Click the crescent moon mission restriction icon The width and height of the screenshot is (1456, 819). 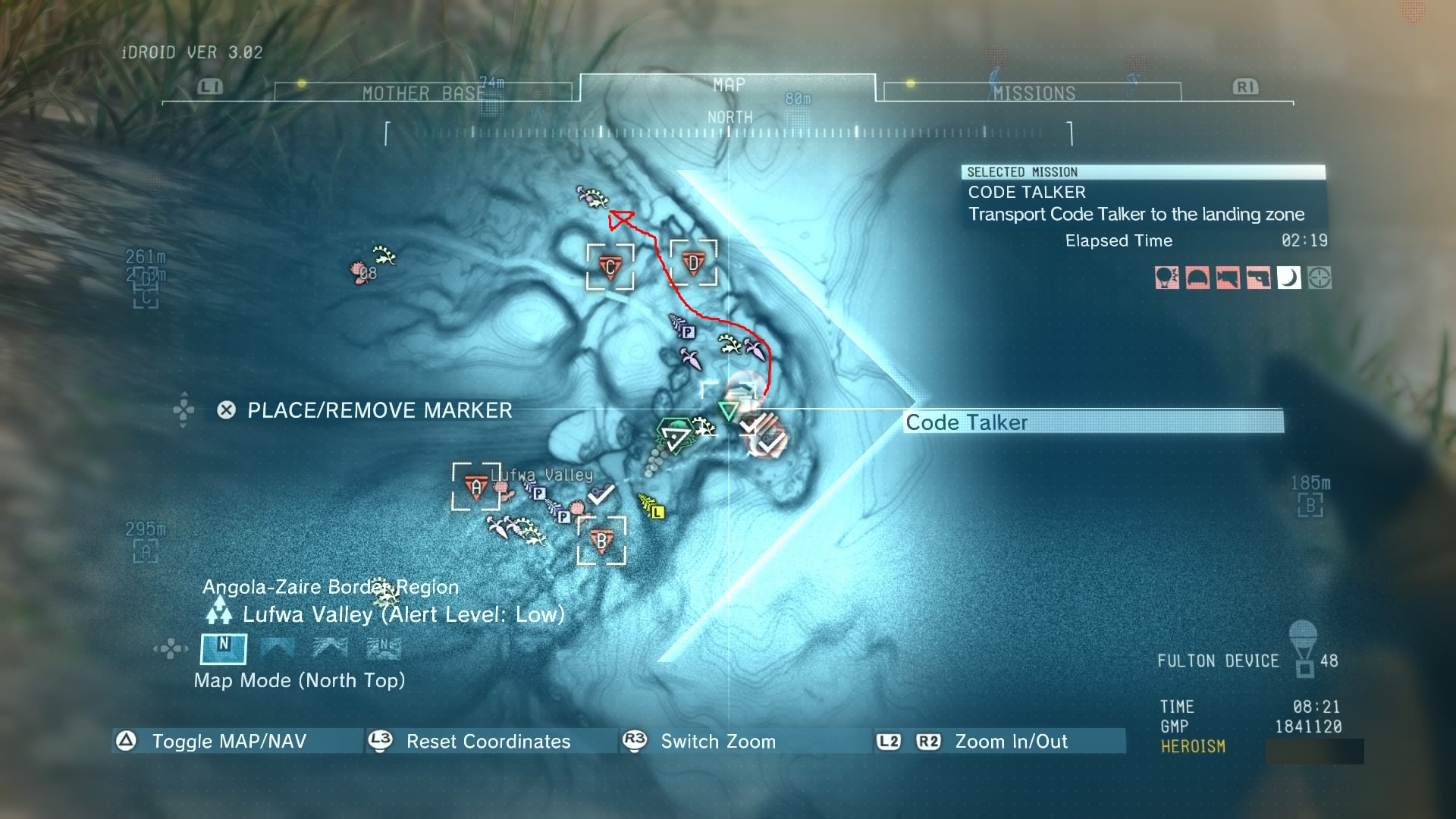coord(1288,278)
